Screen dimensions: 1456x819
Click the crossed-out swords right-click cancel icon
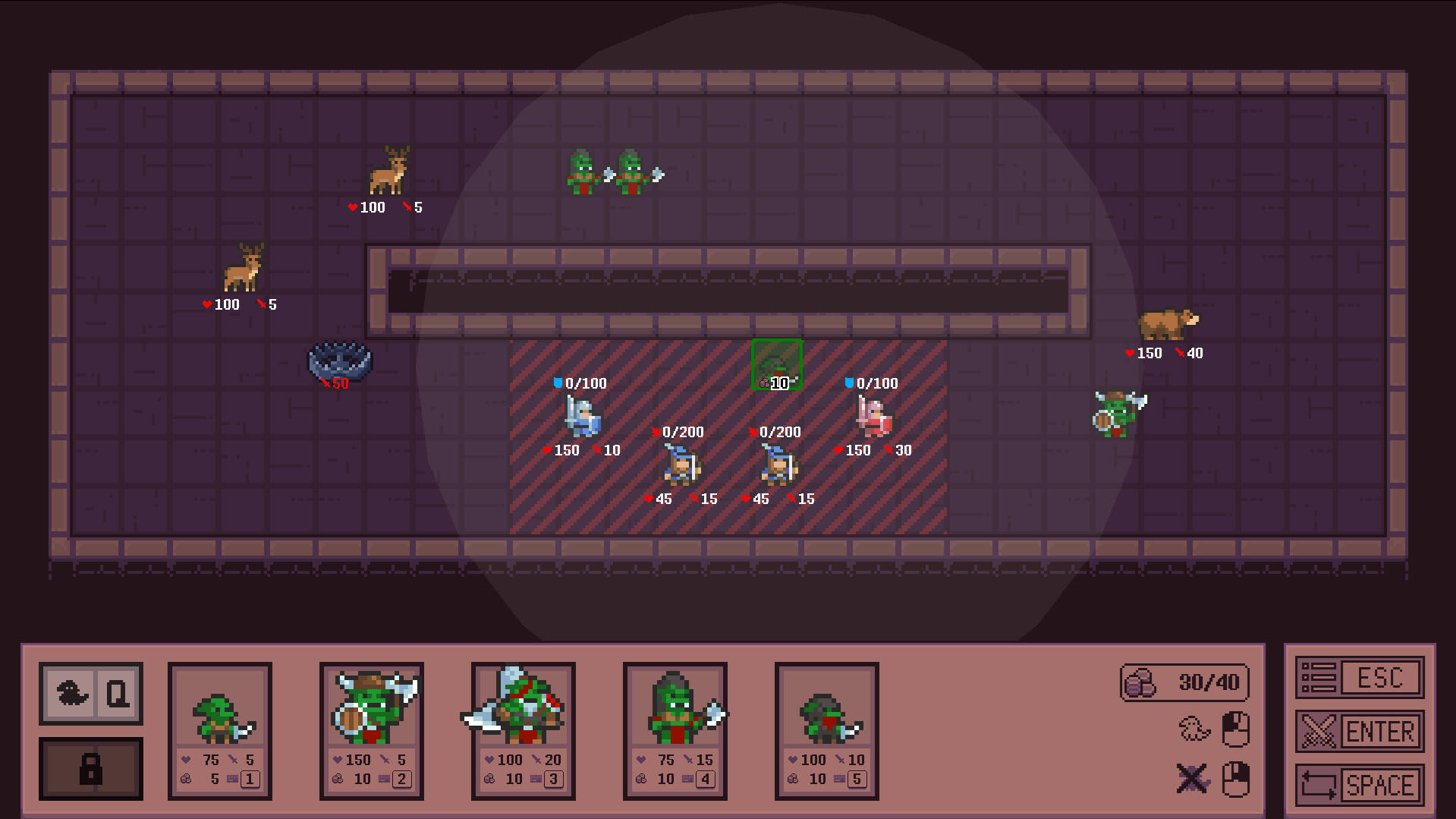point(1191,778)
